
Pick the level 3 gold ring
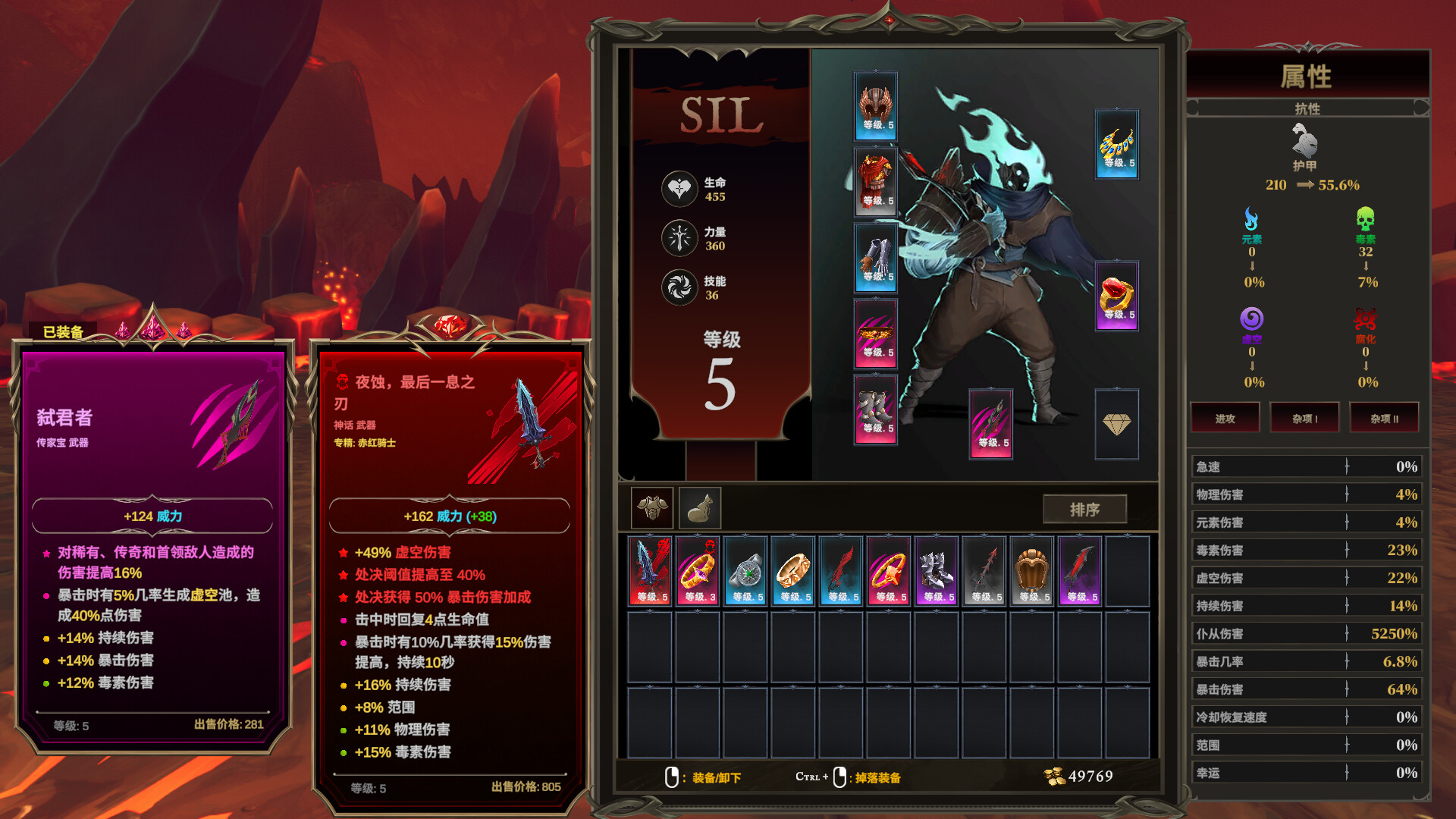point(698,570)
